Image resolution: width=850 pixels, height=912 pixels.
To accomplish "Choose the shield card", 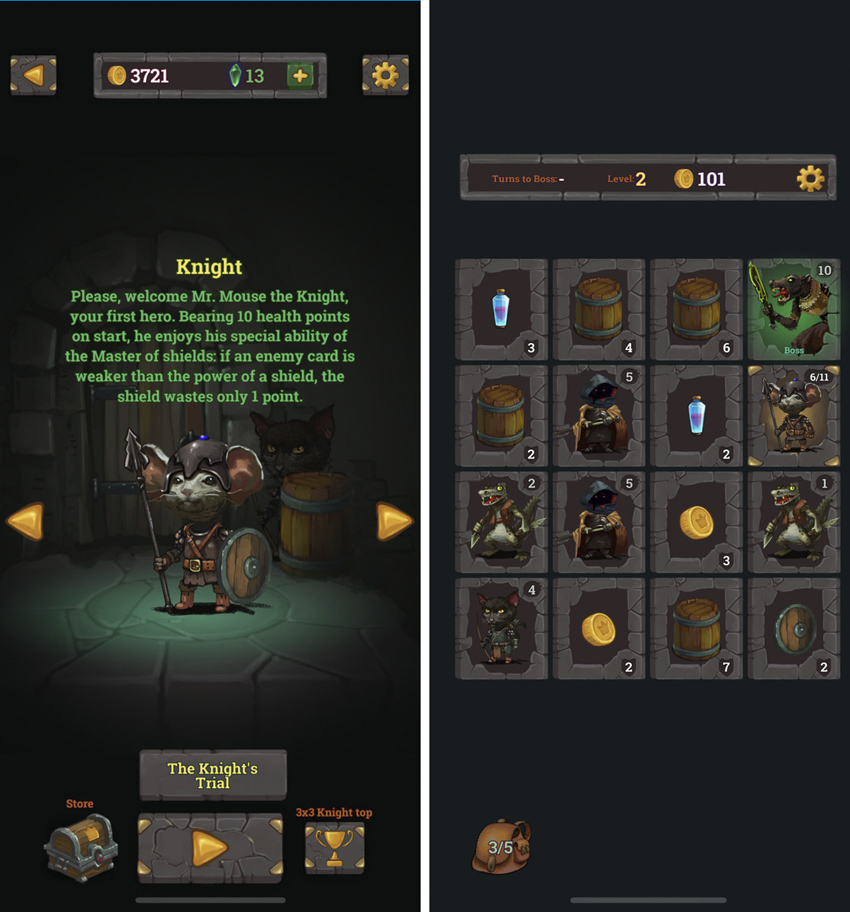I will tap(794, 629).
